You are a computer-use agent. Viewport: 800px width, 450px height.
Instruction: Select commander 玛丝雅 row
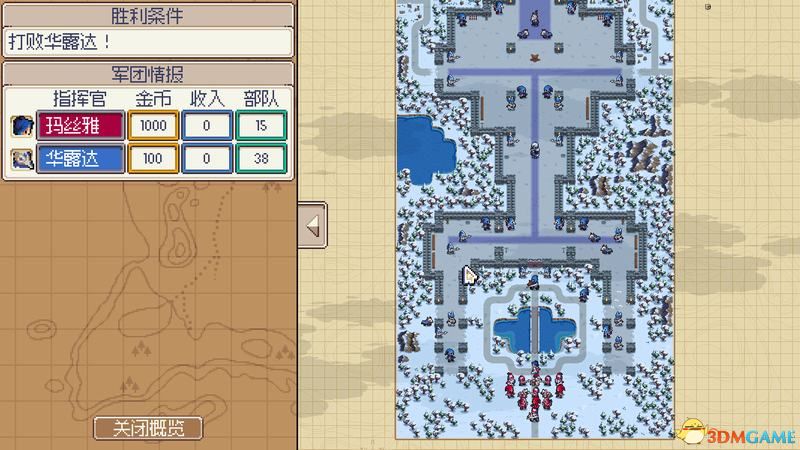[x=81, y=125]
